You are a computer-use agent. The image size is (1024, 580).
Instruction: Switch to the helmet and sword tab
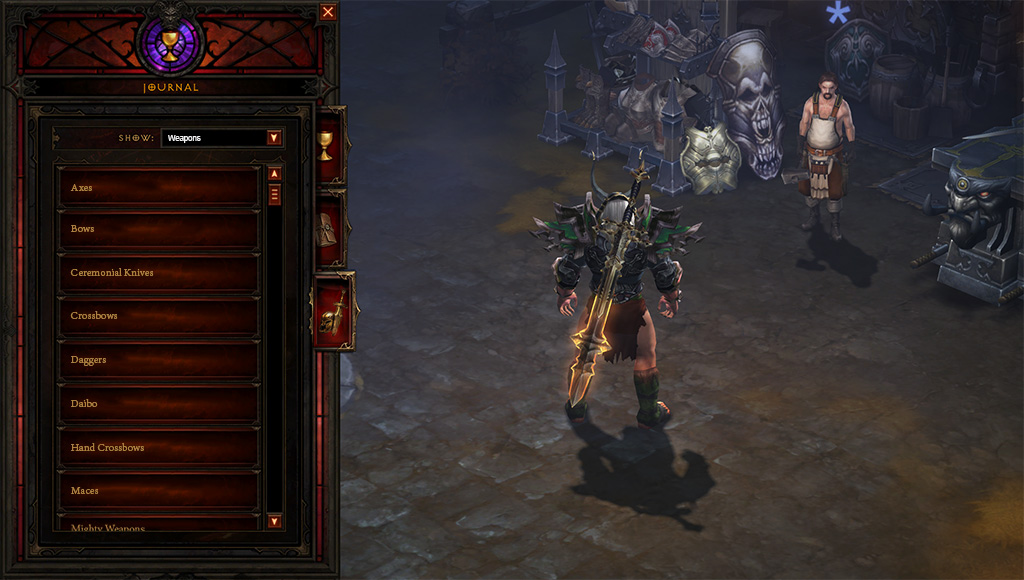332,312
